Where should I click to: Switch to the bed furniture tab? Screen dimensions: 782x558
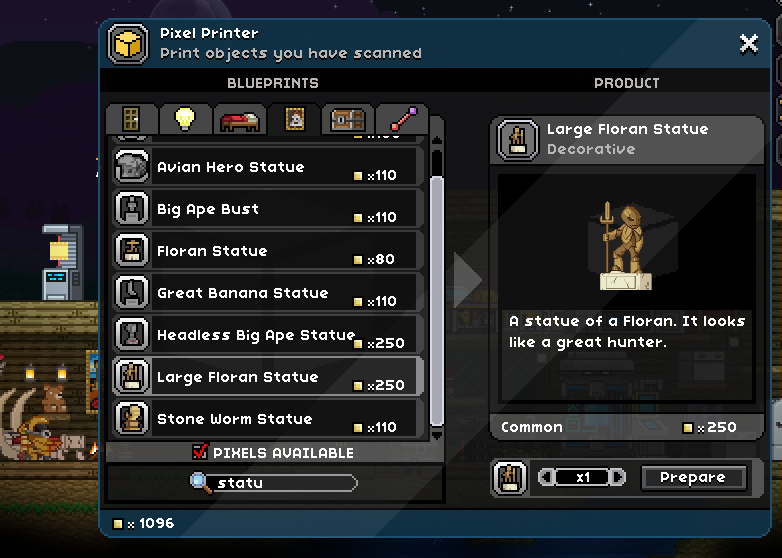click(240, 119)
